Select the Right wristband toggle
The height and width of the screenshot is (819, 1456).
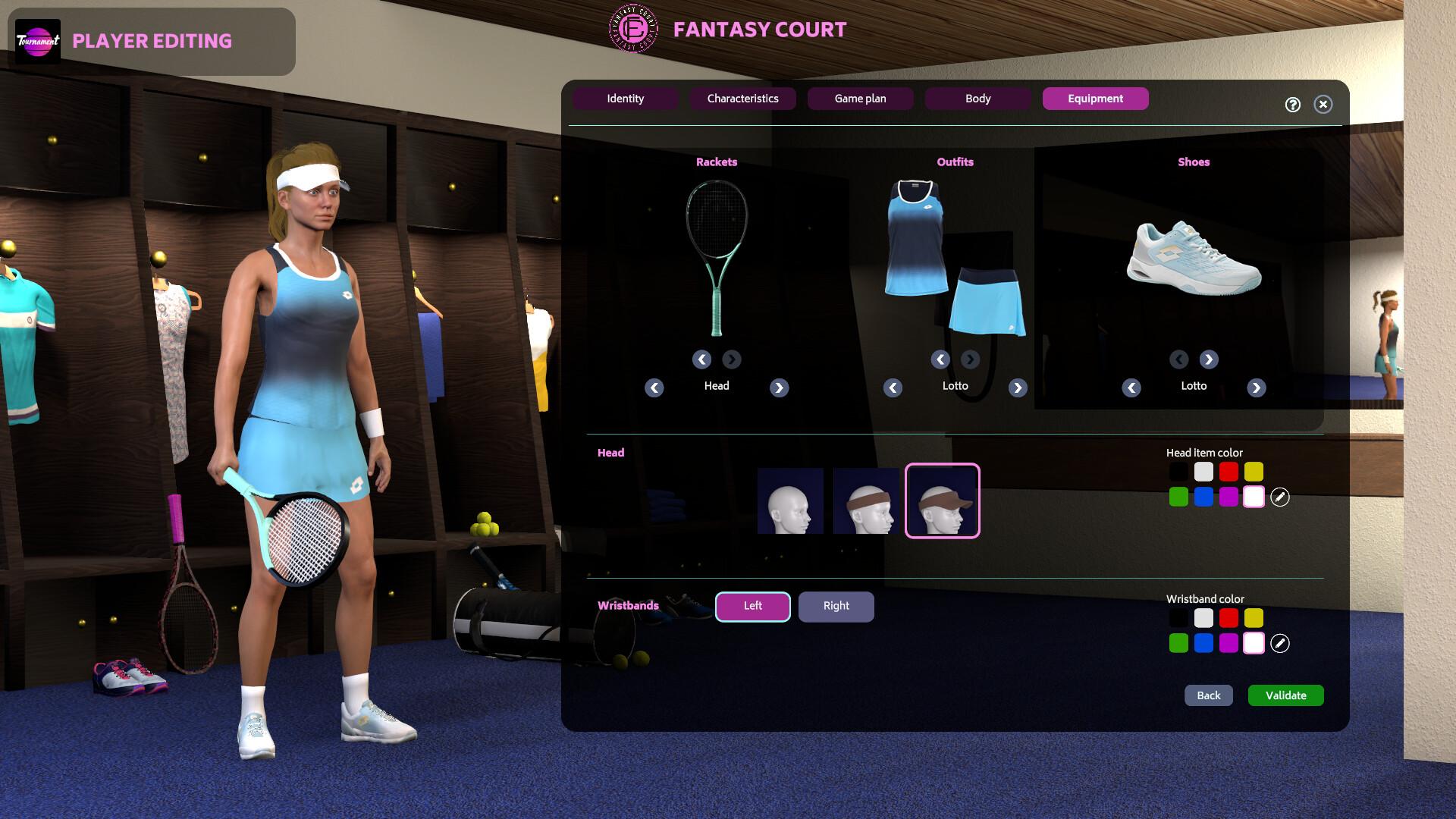(x=836, y=606)
